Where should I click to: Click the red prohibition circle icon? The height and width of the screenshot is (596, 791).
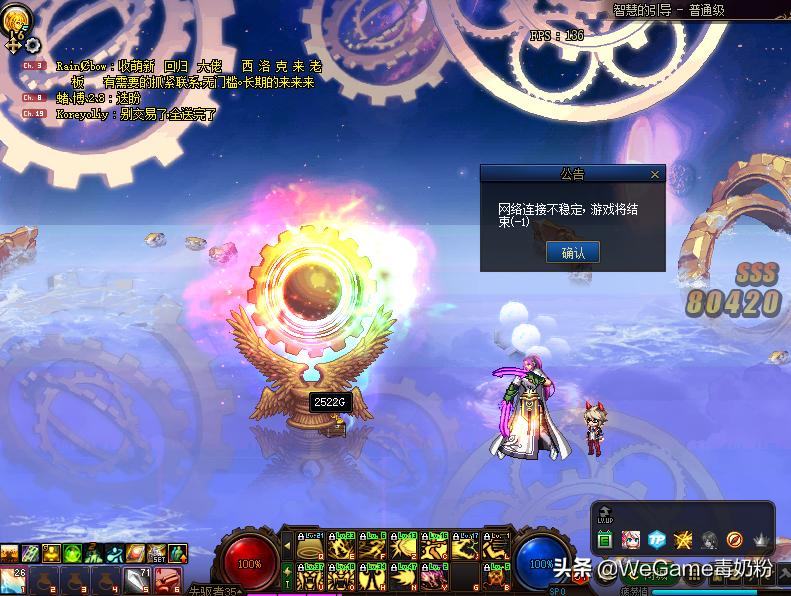pyautogui.click(x=734, y=540)
